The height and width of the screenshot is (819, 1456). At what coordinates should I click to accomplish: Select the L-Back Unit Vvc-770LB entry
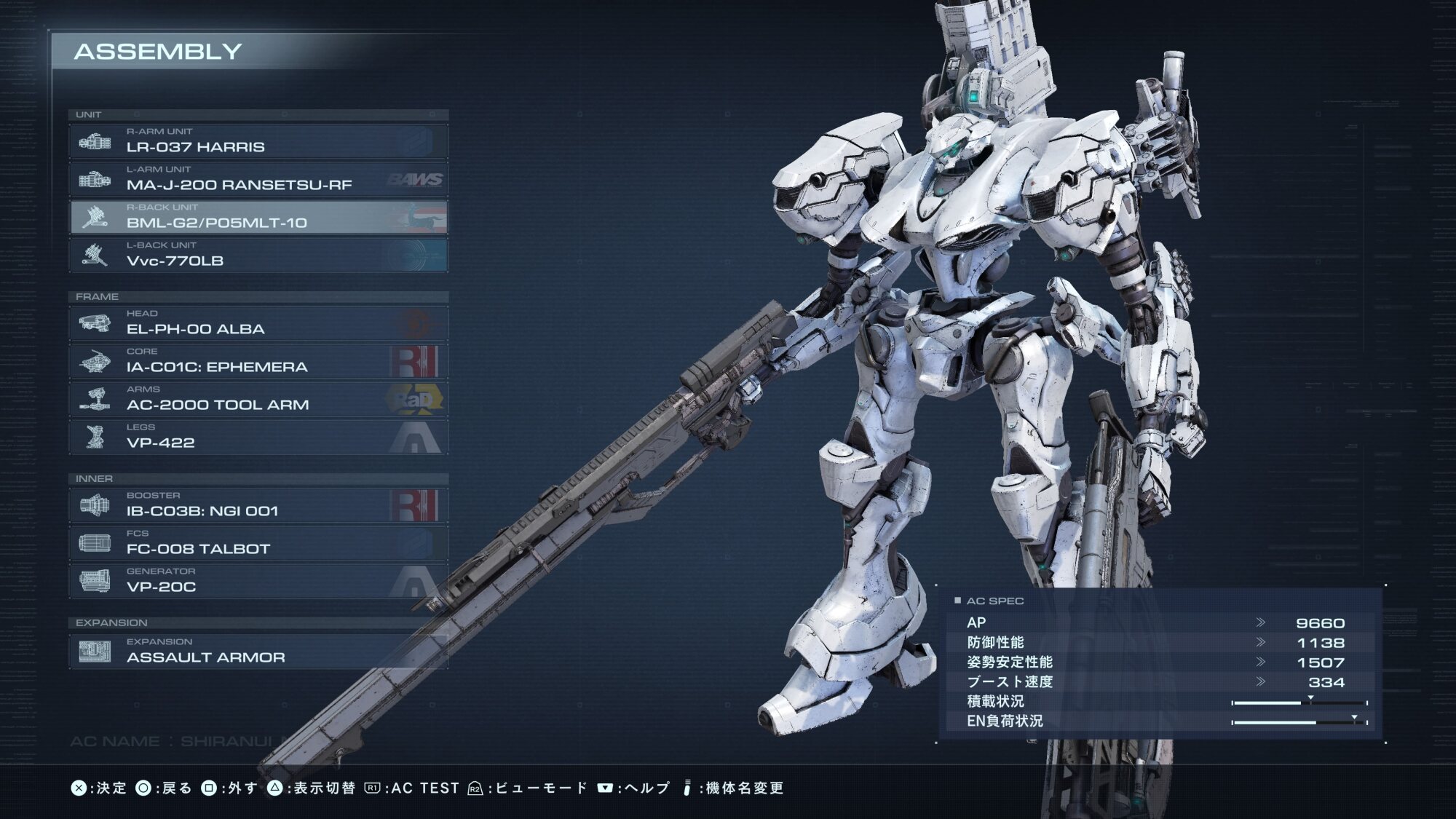258,255
